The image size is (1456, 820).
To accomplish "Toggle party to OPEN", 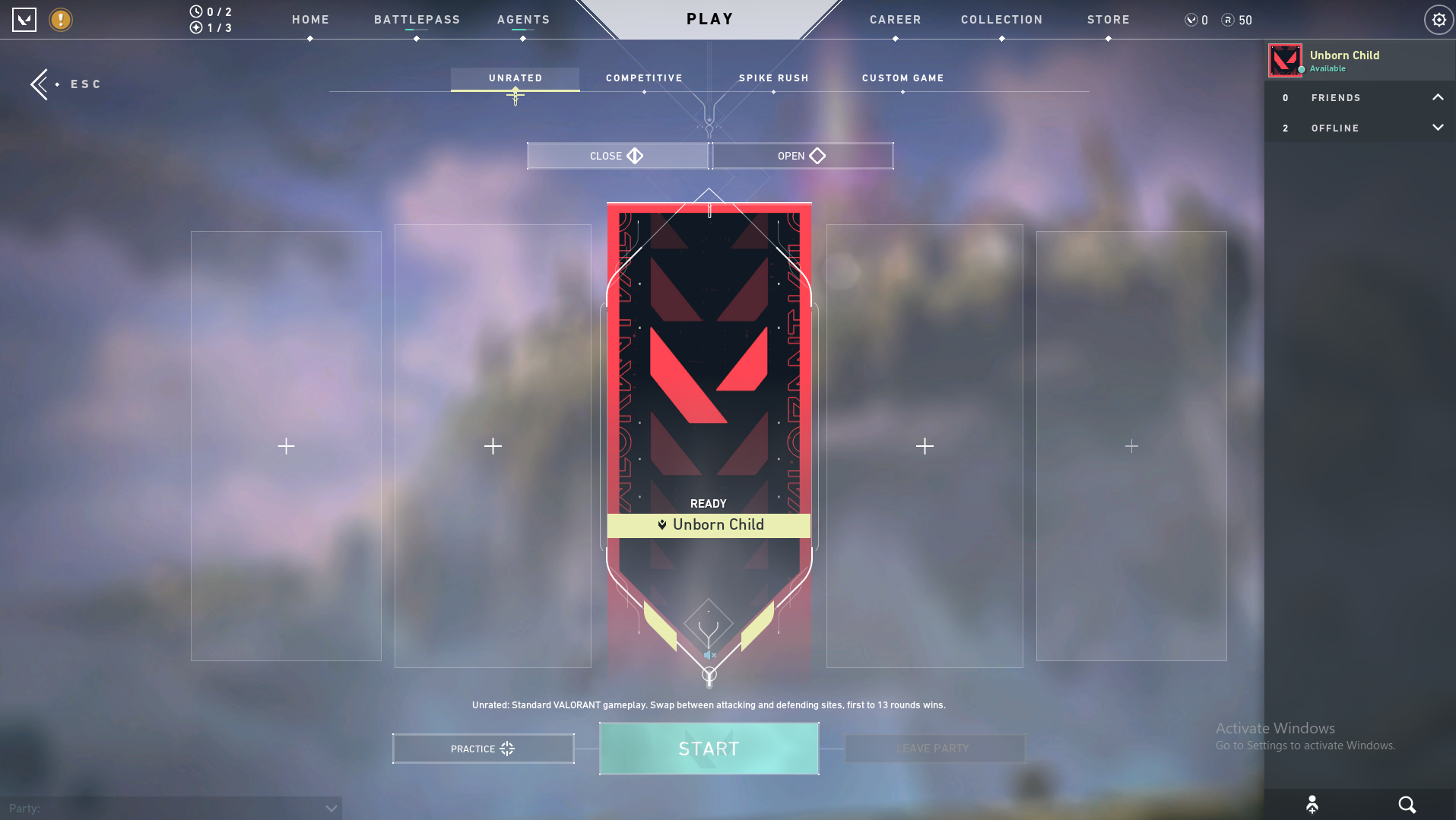I will (x=801, y=156).
